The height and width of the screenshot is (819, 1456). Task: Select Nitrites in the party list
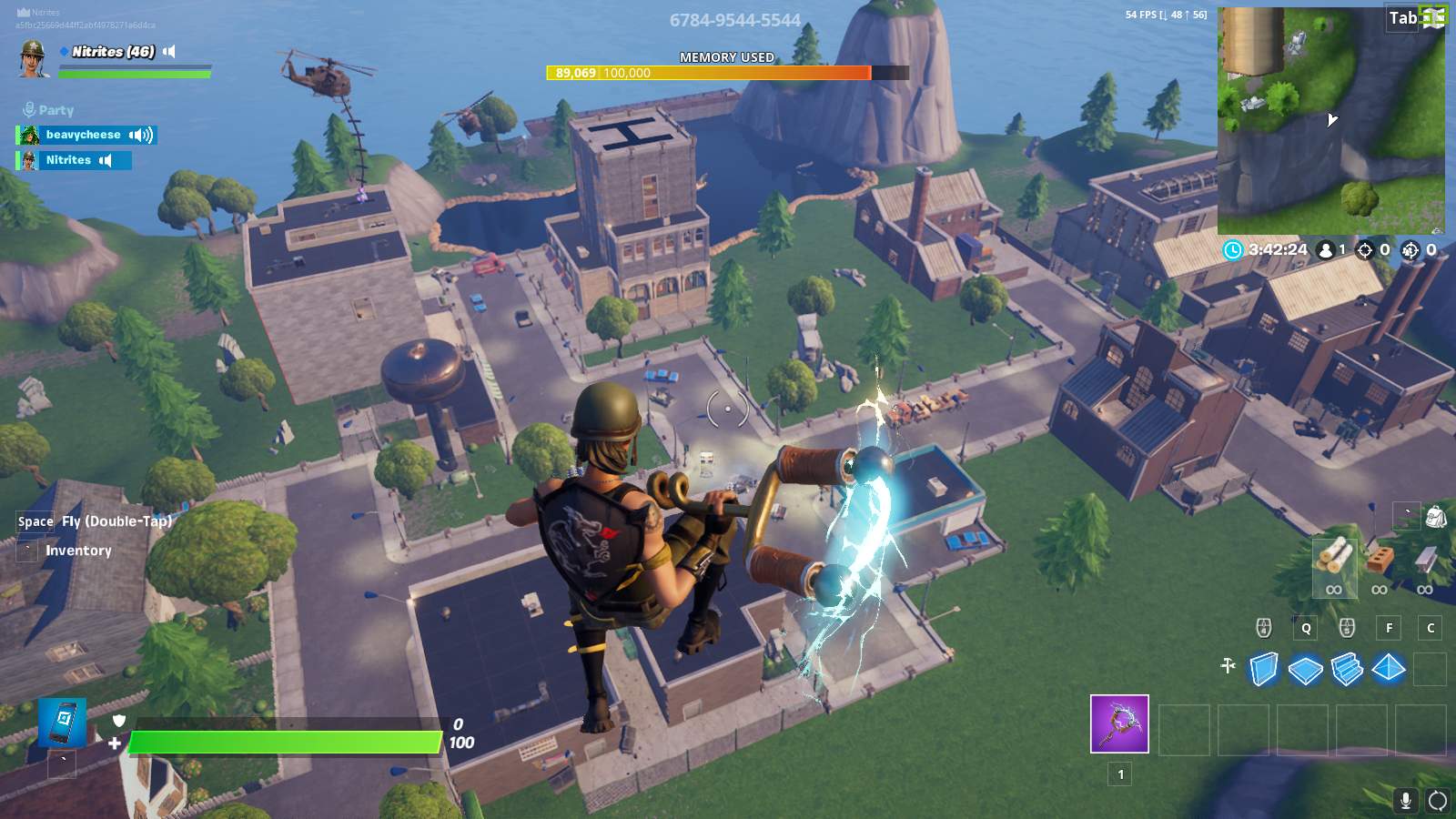pos(69,160)
